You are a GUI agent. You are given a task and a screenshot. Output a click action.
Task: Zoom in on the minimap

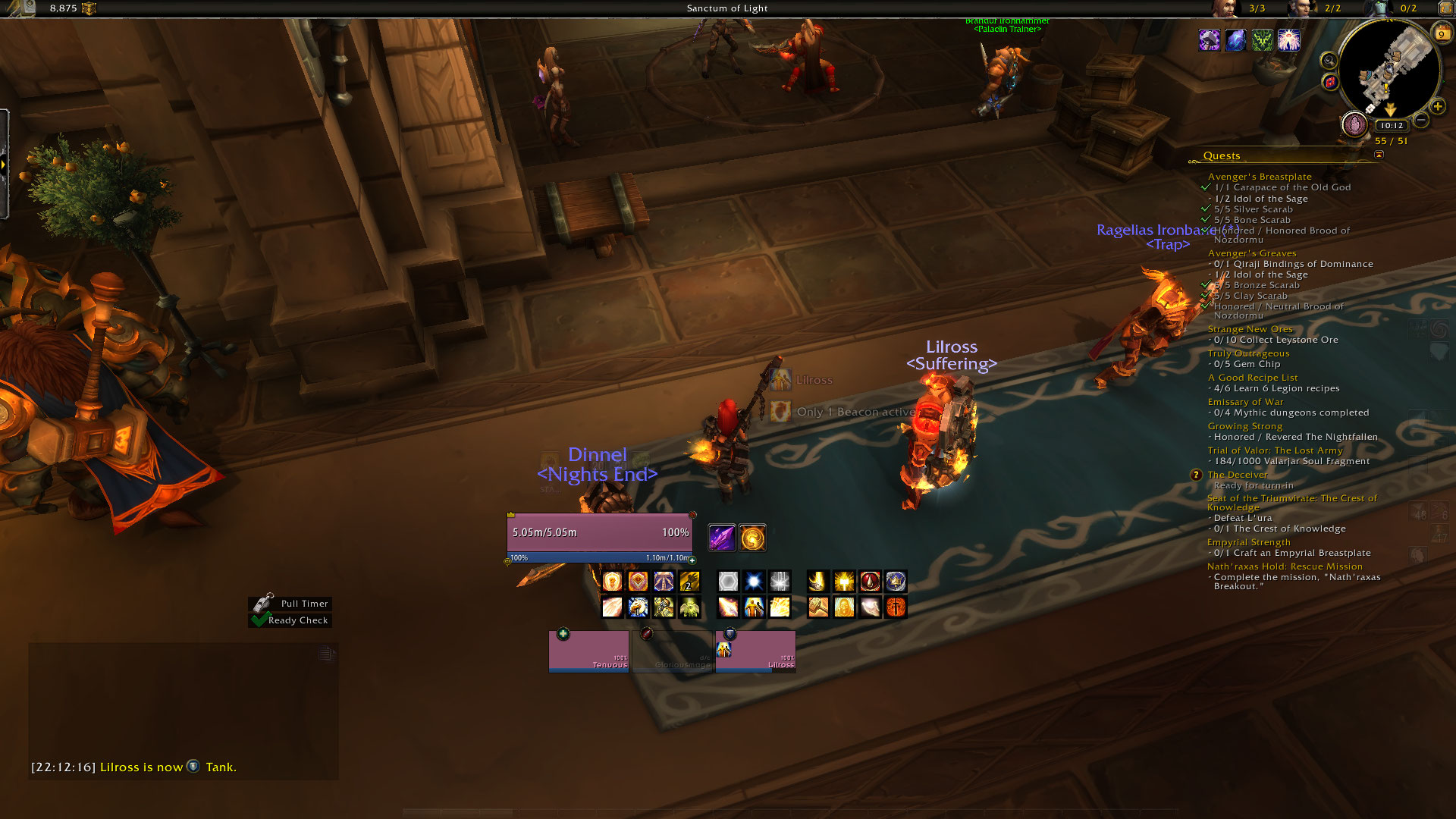[x=1437, y=107]
